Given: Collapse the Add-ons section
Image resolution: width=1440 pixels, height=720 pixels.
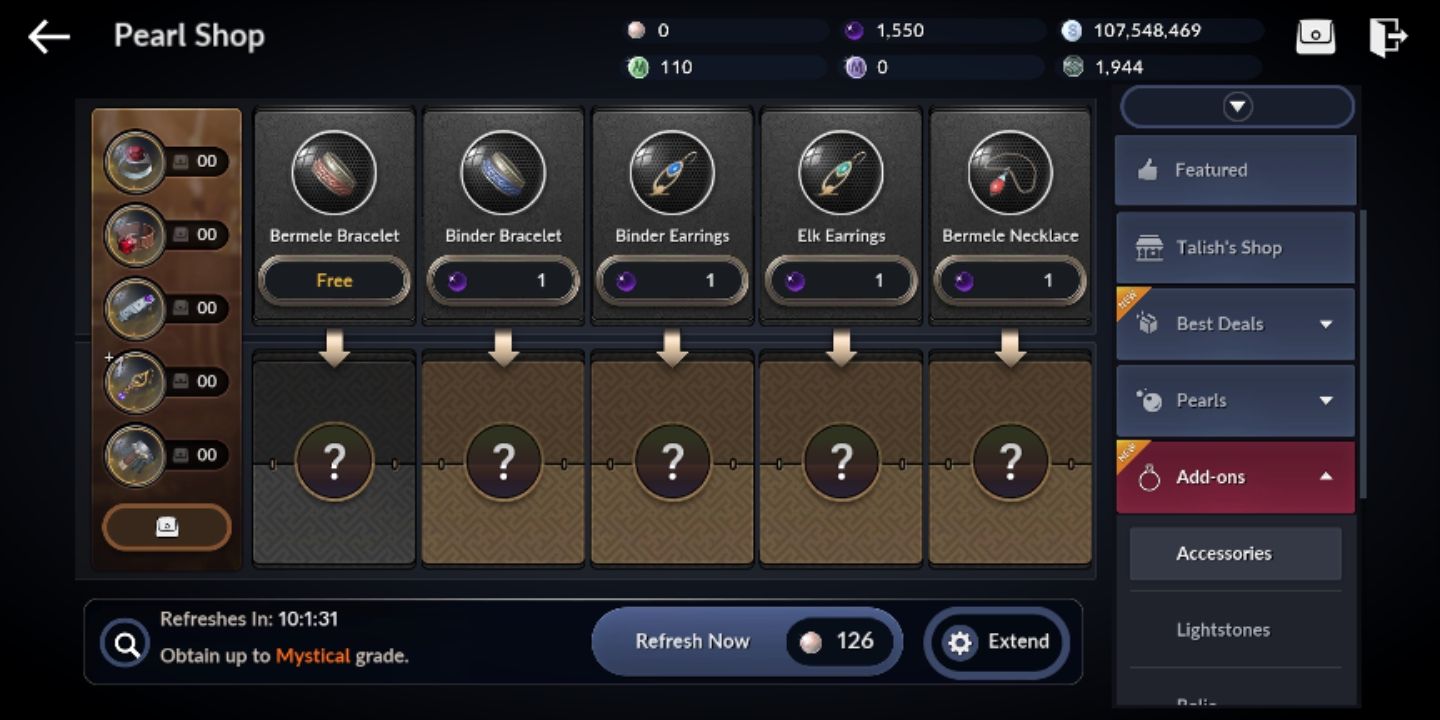Looking at the screenshot, I should [1234, 477].
